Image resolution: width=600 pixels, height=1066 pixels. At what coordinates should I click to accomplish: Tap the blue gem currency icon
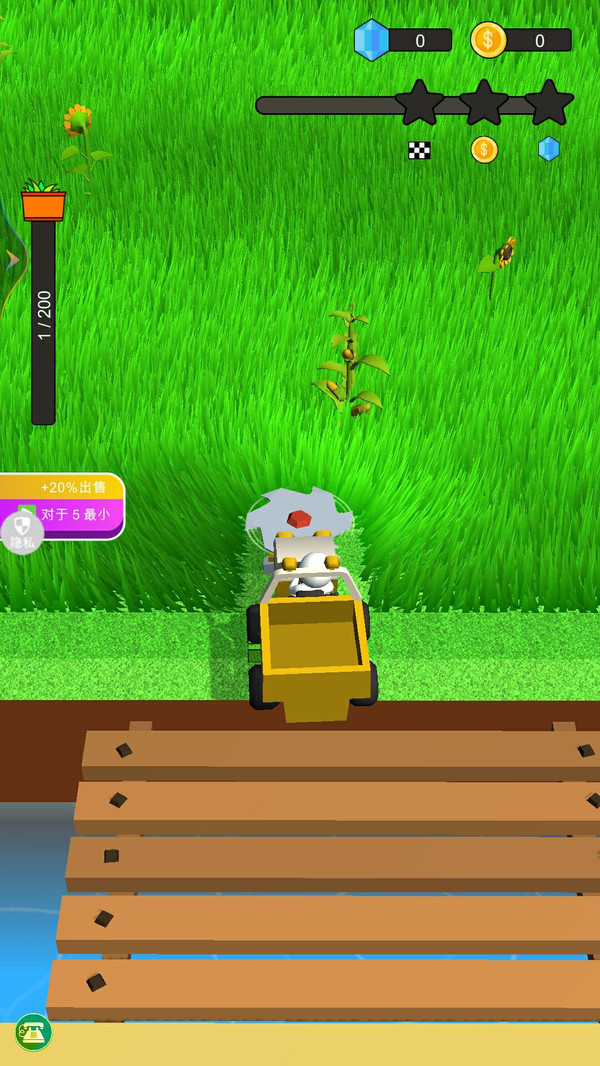372,40
